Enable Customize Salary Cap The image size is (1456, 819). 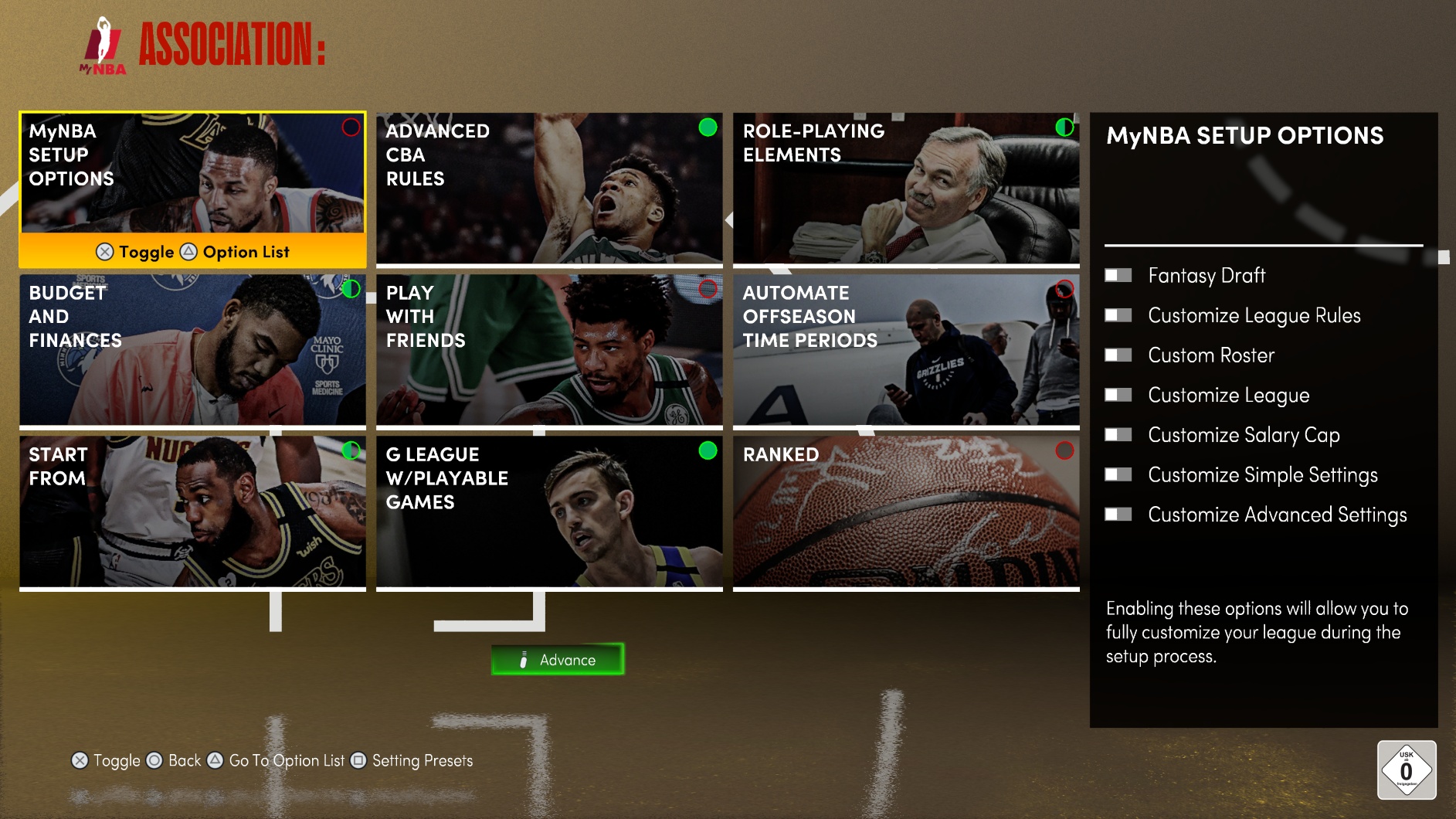[1118, 435]
